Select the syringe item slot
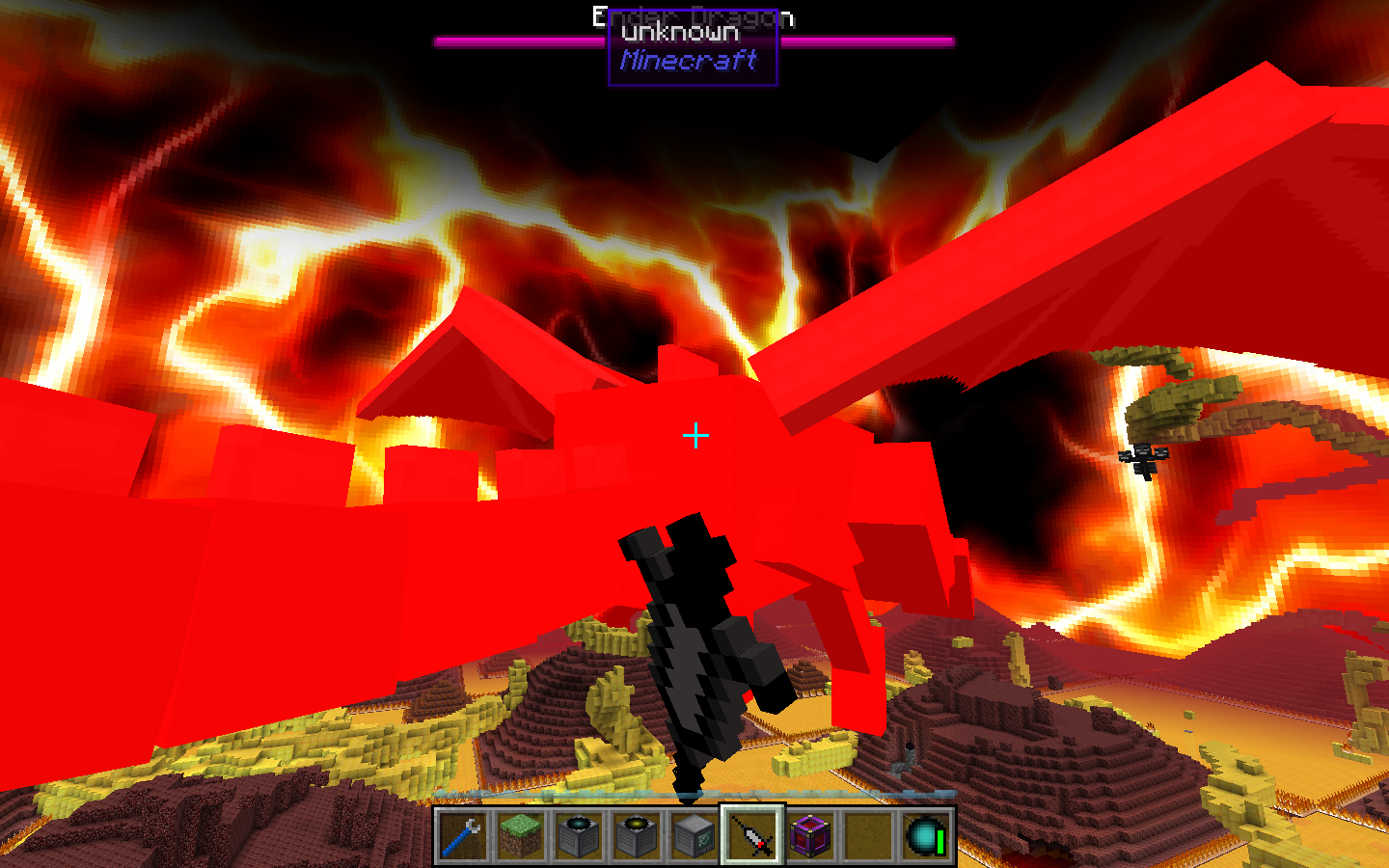 pos(752,835)
